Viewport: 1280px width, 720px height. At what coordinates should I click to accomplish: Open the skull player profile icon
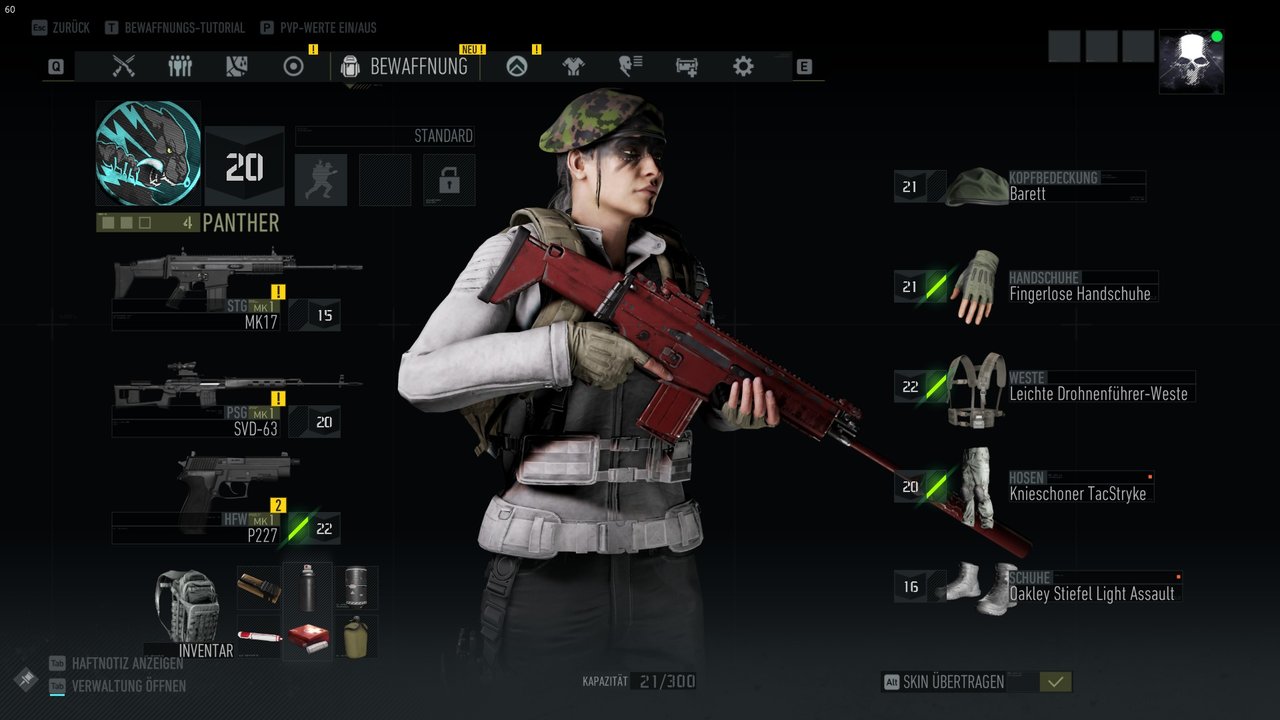point(1191,62)
